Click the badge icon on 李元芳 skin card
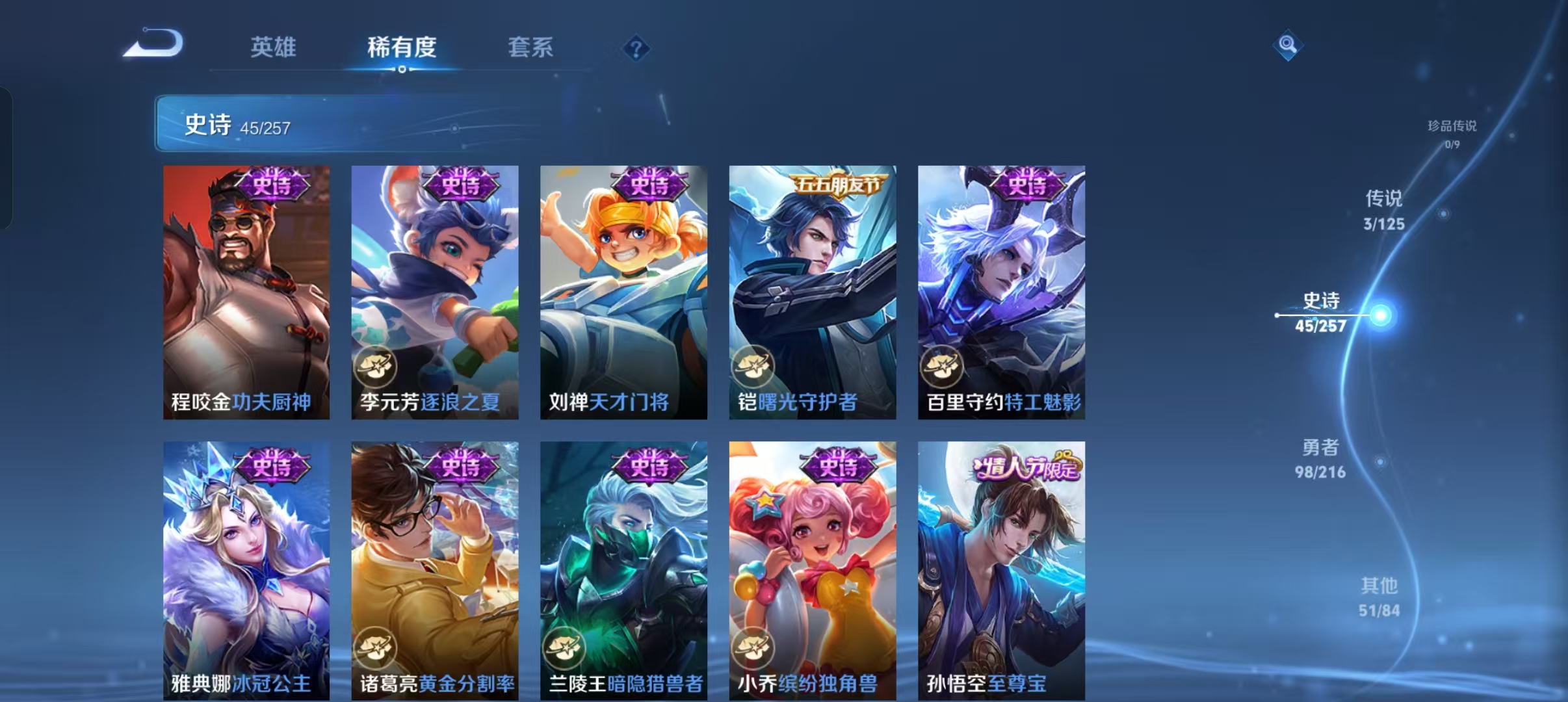1568x702 pixels. (x=376, y=367)
